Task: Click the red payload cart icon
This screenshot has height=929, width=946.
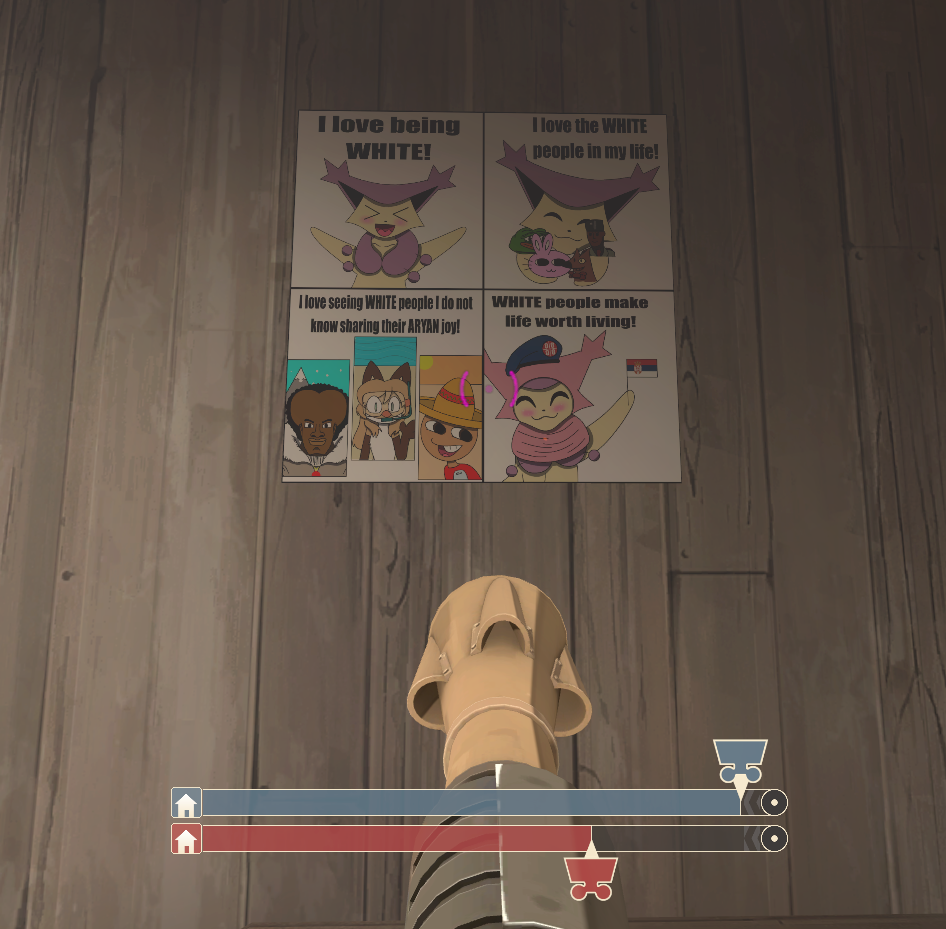Action: tap(590, 877)
